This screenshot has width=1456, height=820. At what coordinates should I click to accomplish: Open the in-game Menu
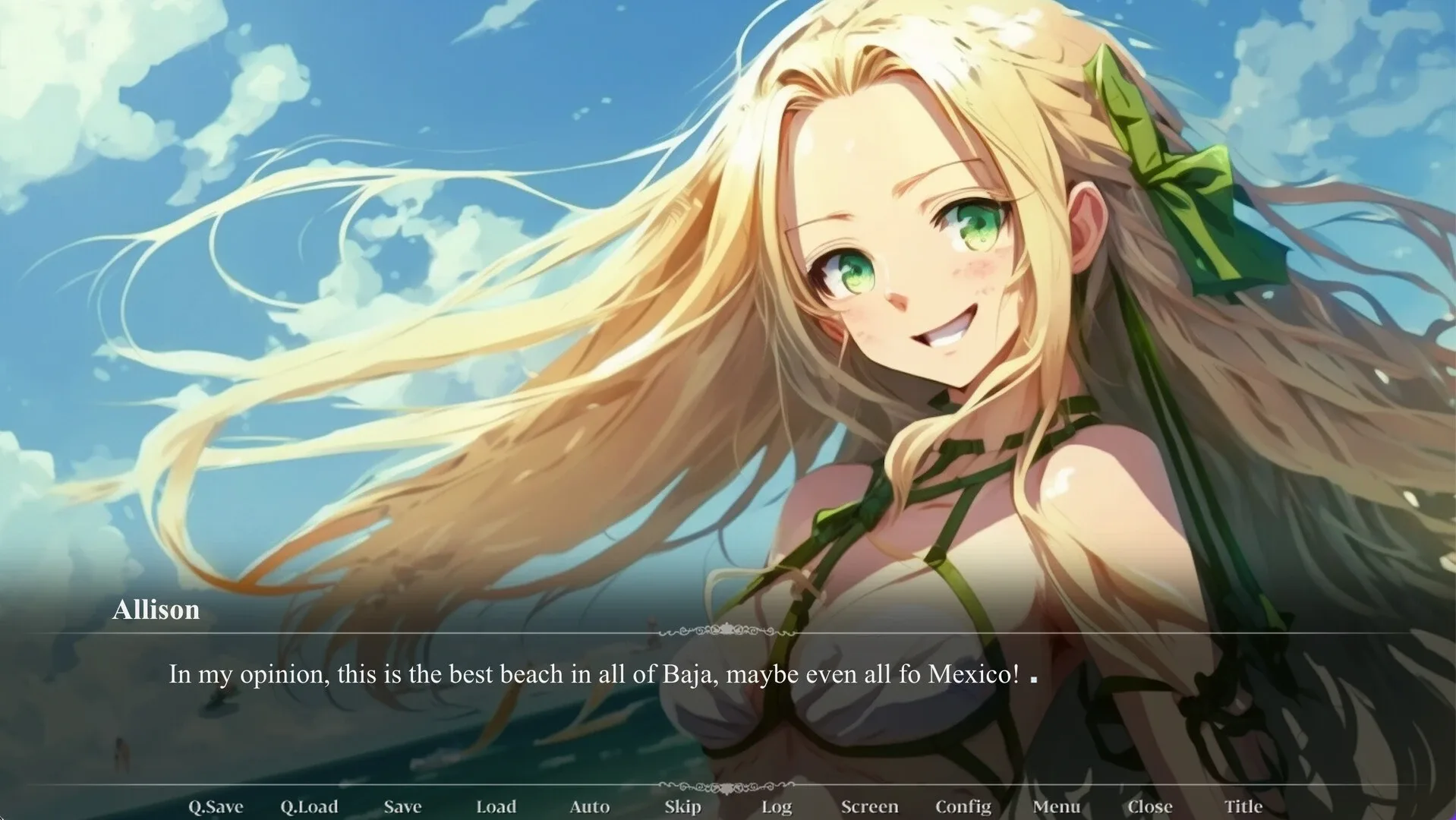click(1057, 806)
